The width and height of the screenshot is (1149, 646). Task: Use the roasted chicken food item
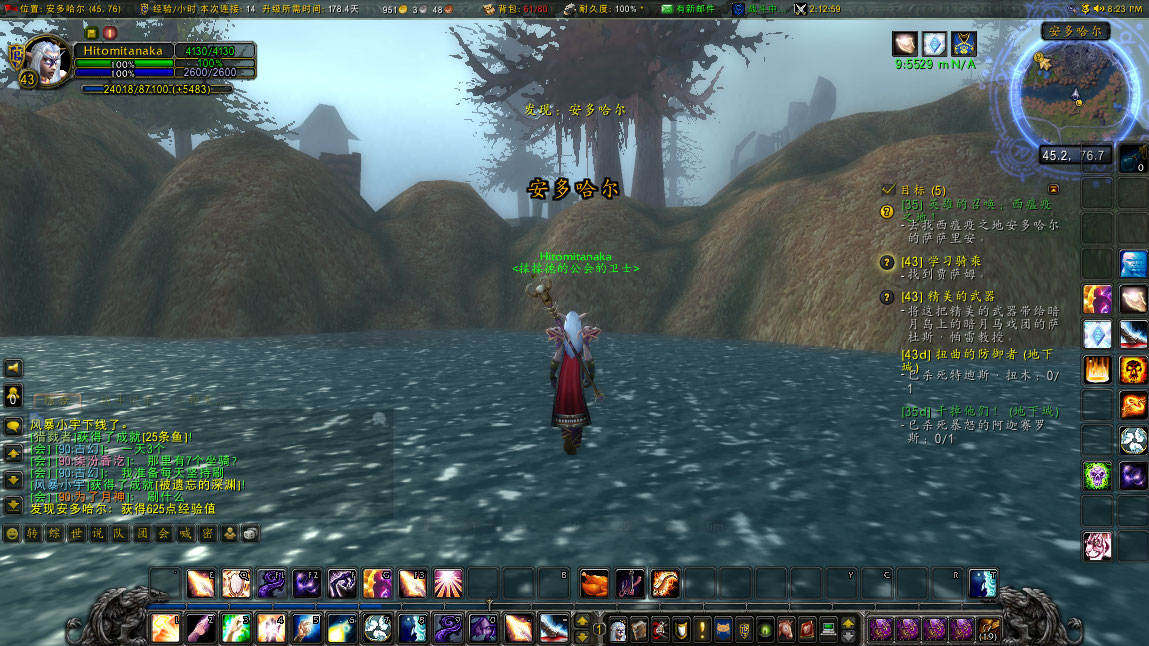click(x=594, y=583)
